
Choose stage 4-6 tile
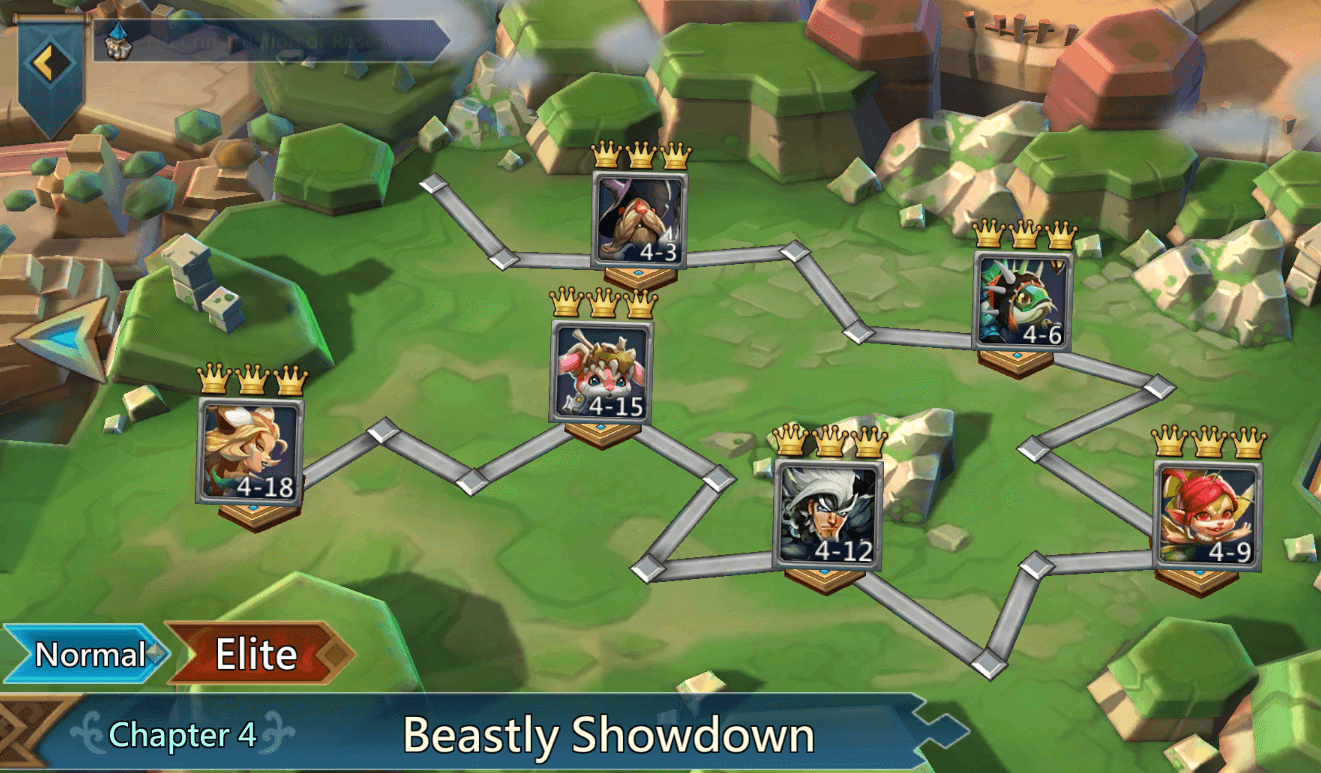pos(1022,300)
